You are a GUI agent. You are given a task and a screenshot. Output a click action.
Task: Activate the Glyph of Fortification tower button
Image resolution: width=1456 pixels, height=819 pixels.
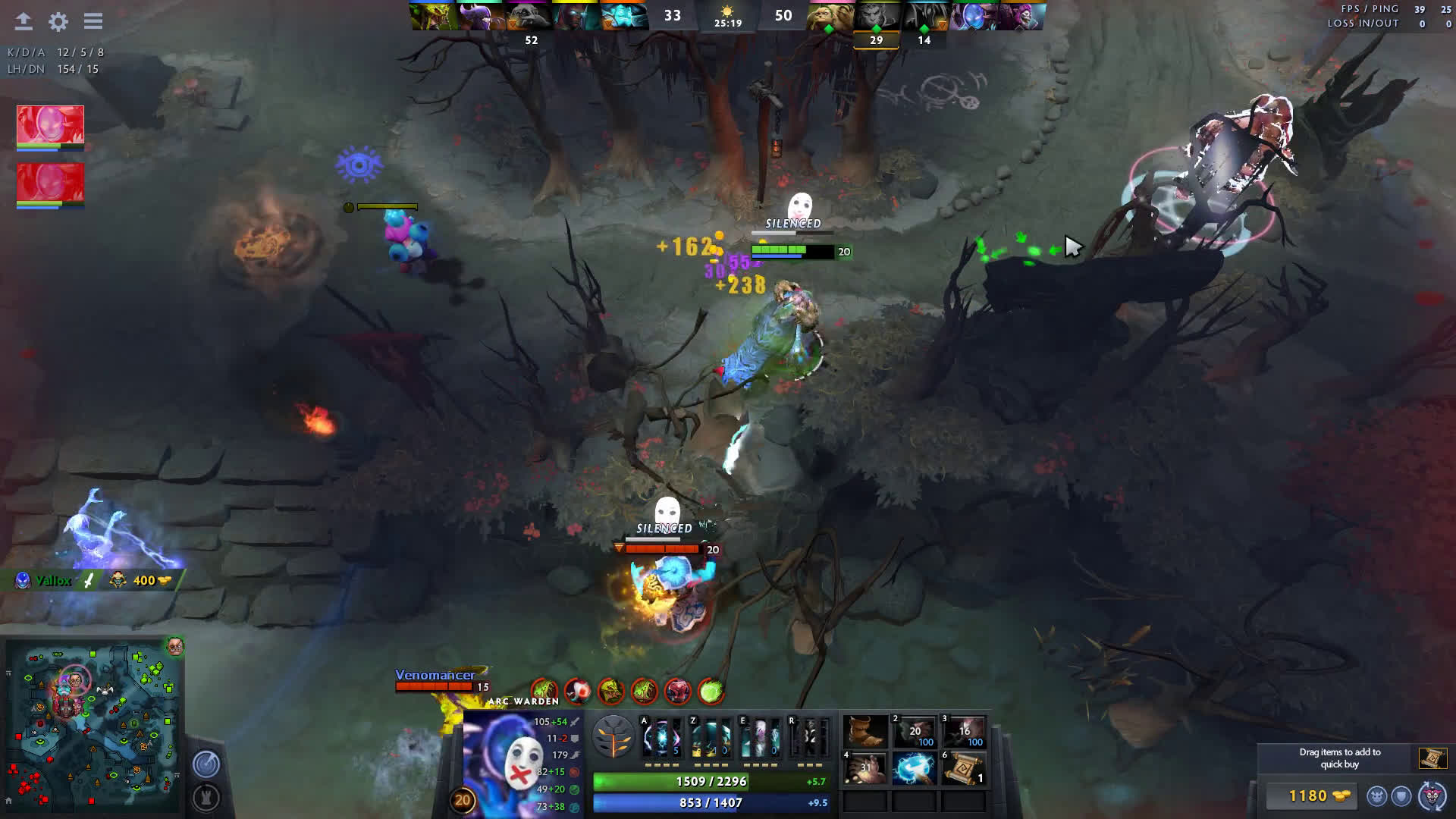coord(206,797)
